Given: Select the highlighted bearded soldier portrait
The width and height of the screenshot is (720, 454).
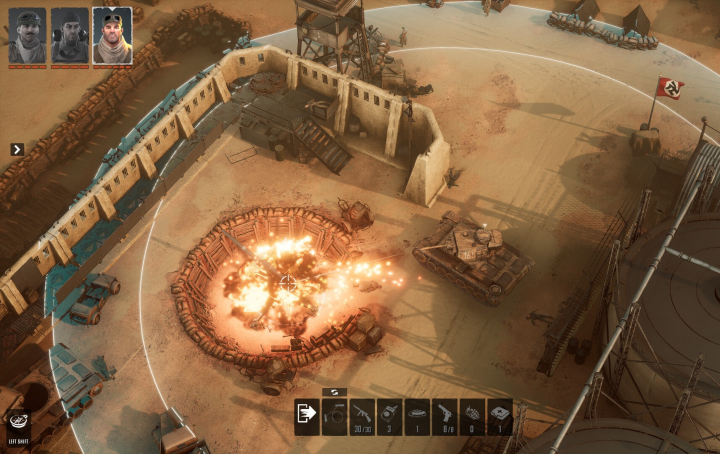Looking at the screenshot, I should click(x=112, y=36).
